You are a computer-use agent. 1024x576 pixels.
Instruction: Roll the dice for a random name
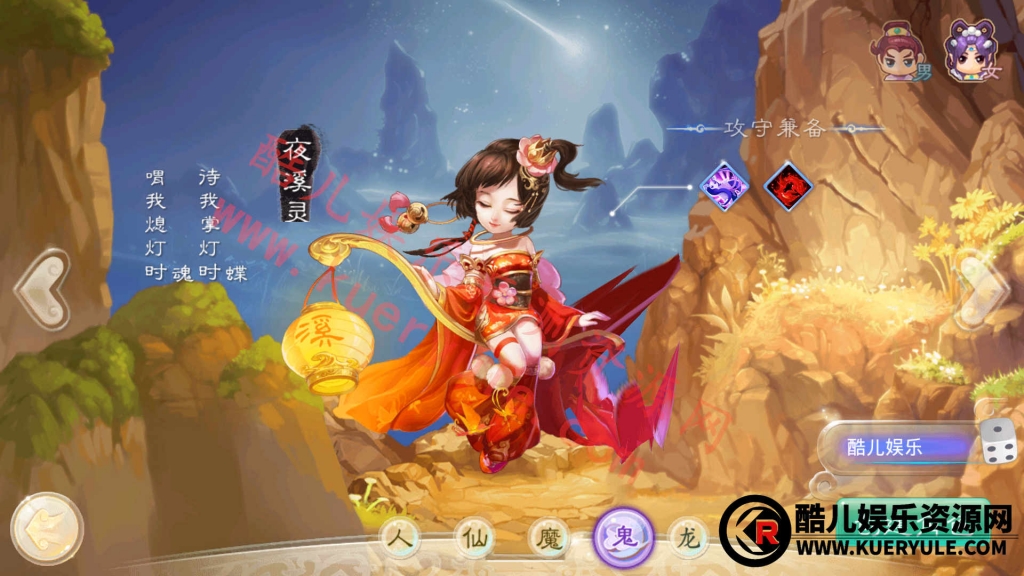pyautogui.click(x=997, y=444)
